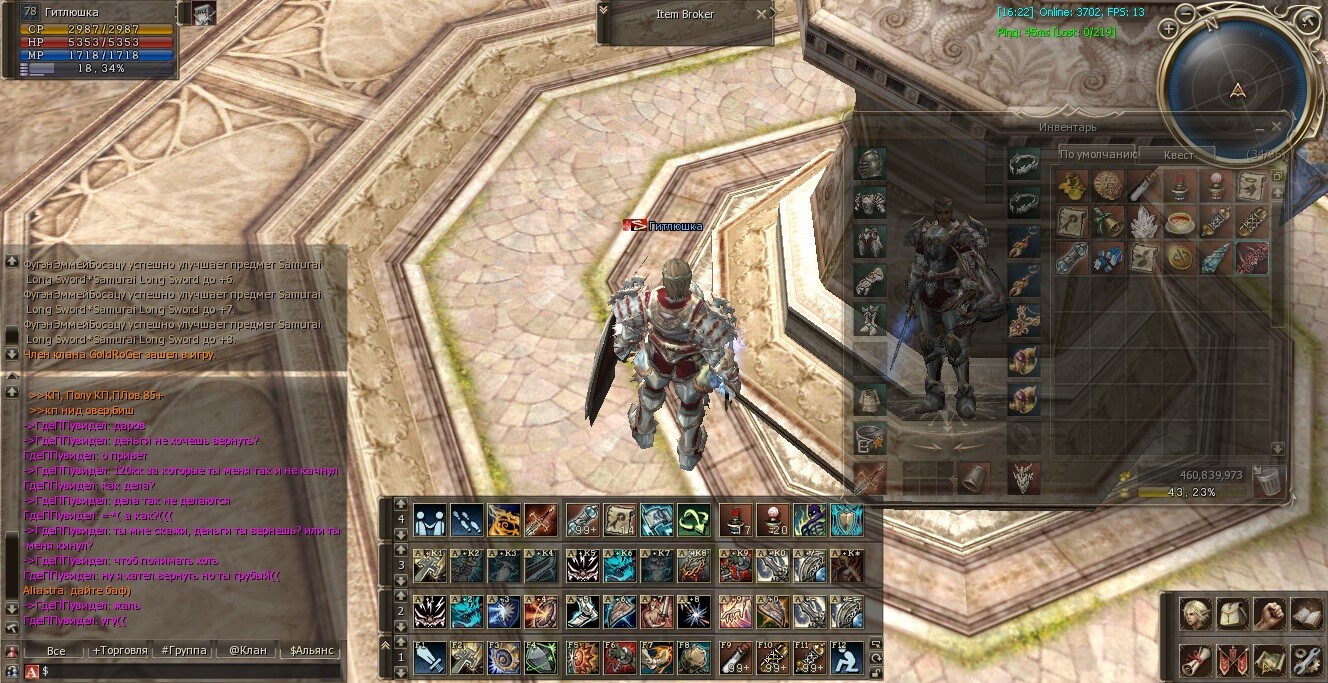Image resolution: width=1328 pixels, height=683 pixels.
Task: Close the inventory window
Action: pos(1276,127)
